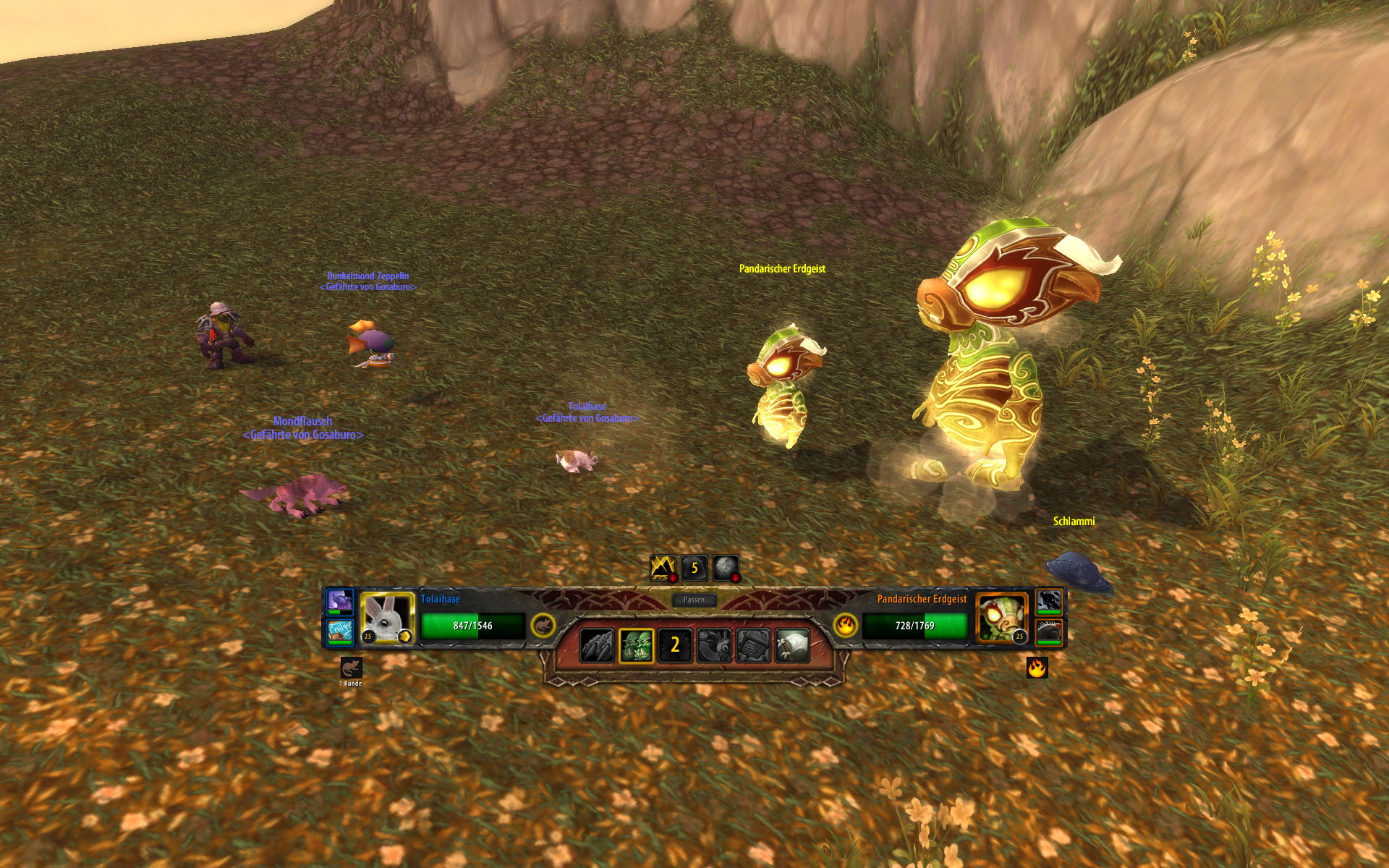Select the Tolaihase rabbit portrait
Screen dimensions: 1389x868
pyautogui.click(x=387, y=618)
